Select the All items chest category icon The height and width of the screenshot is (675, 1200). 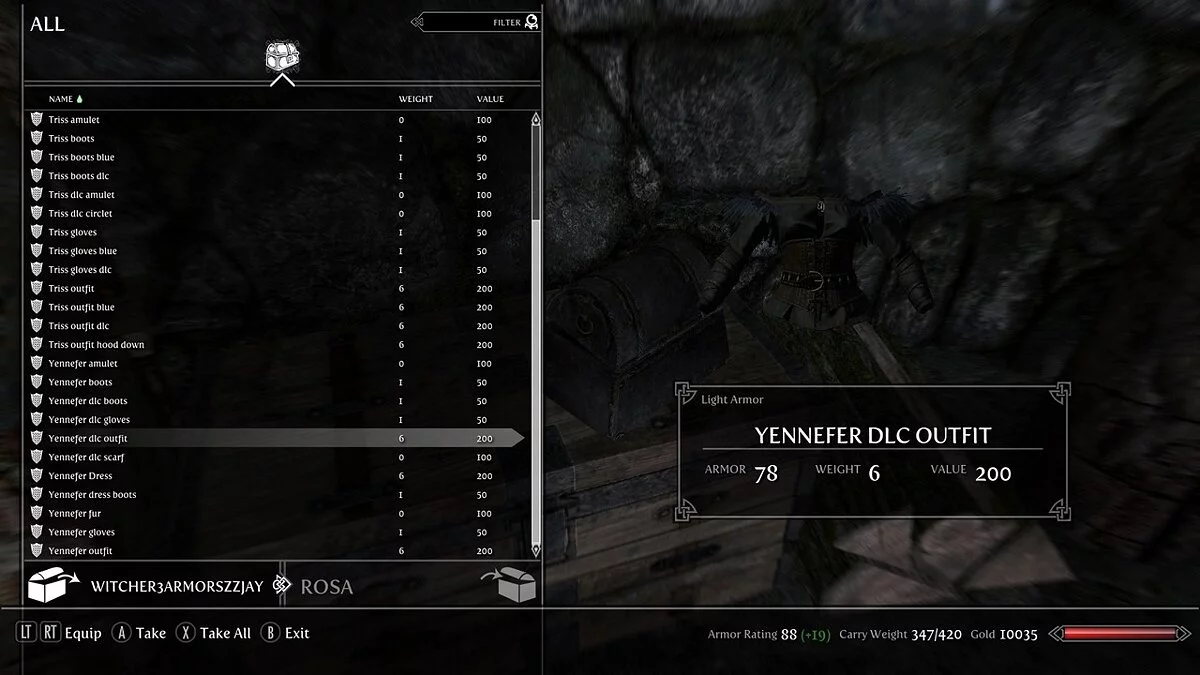coord(280,58)
